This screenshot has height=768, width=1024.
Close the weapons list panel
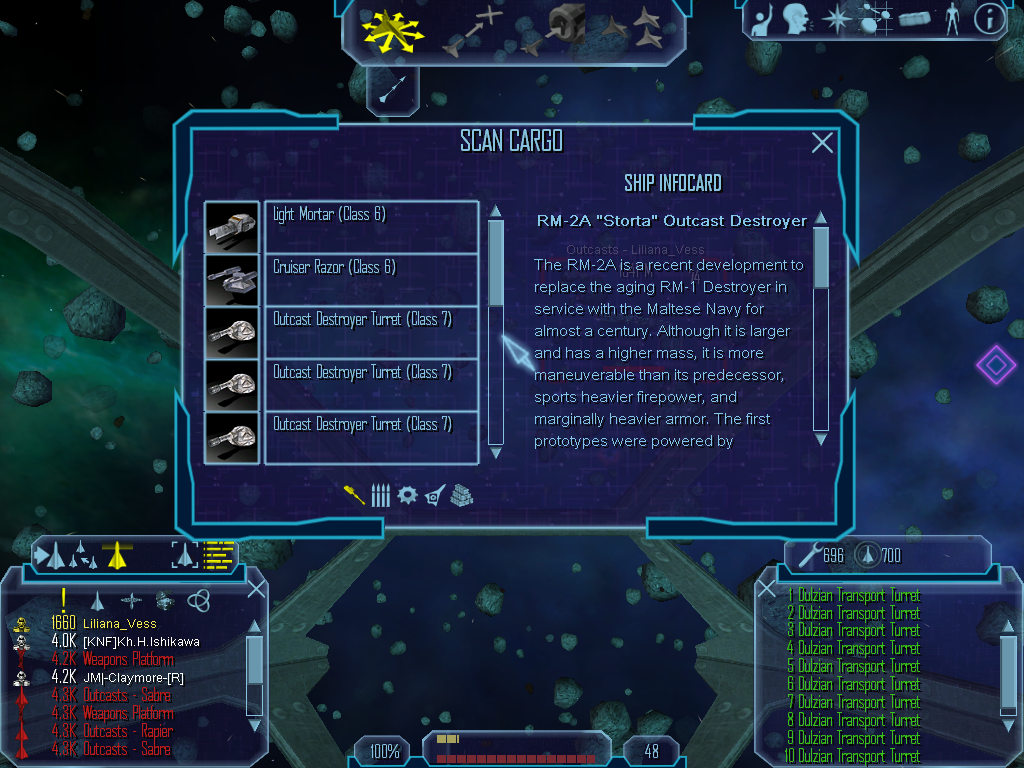point(766,589)
